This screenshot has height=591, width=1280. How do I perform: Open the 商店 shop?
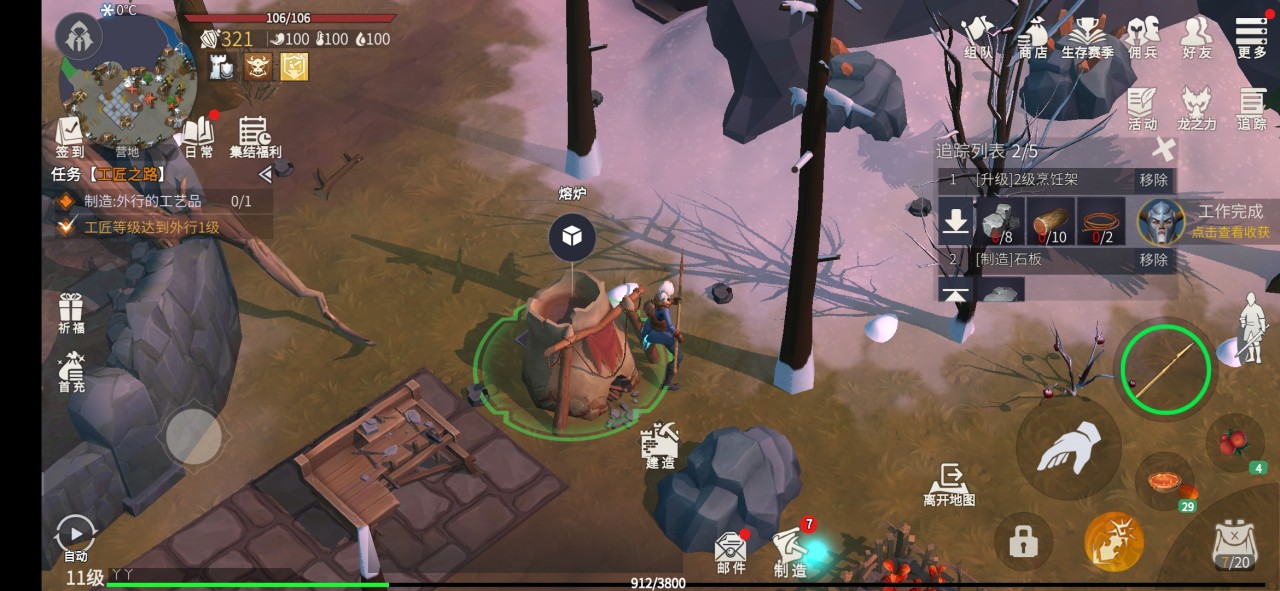click(x=1033, y=37)
